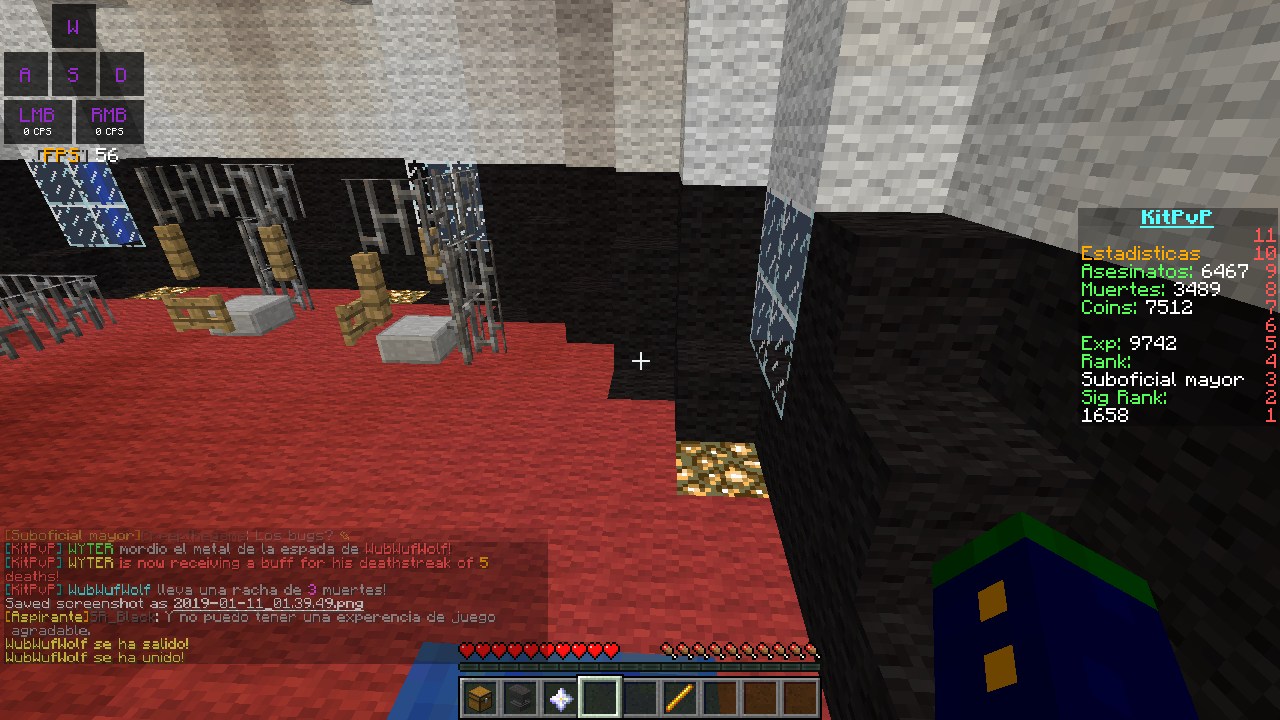Click the W key overlay tile

[x=73, y=27]
